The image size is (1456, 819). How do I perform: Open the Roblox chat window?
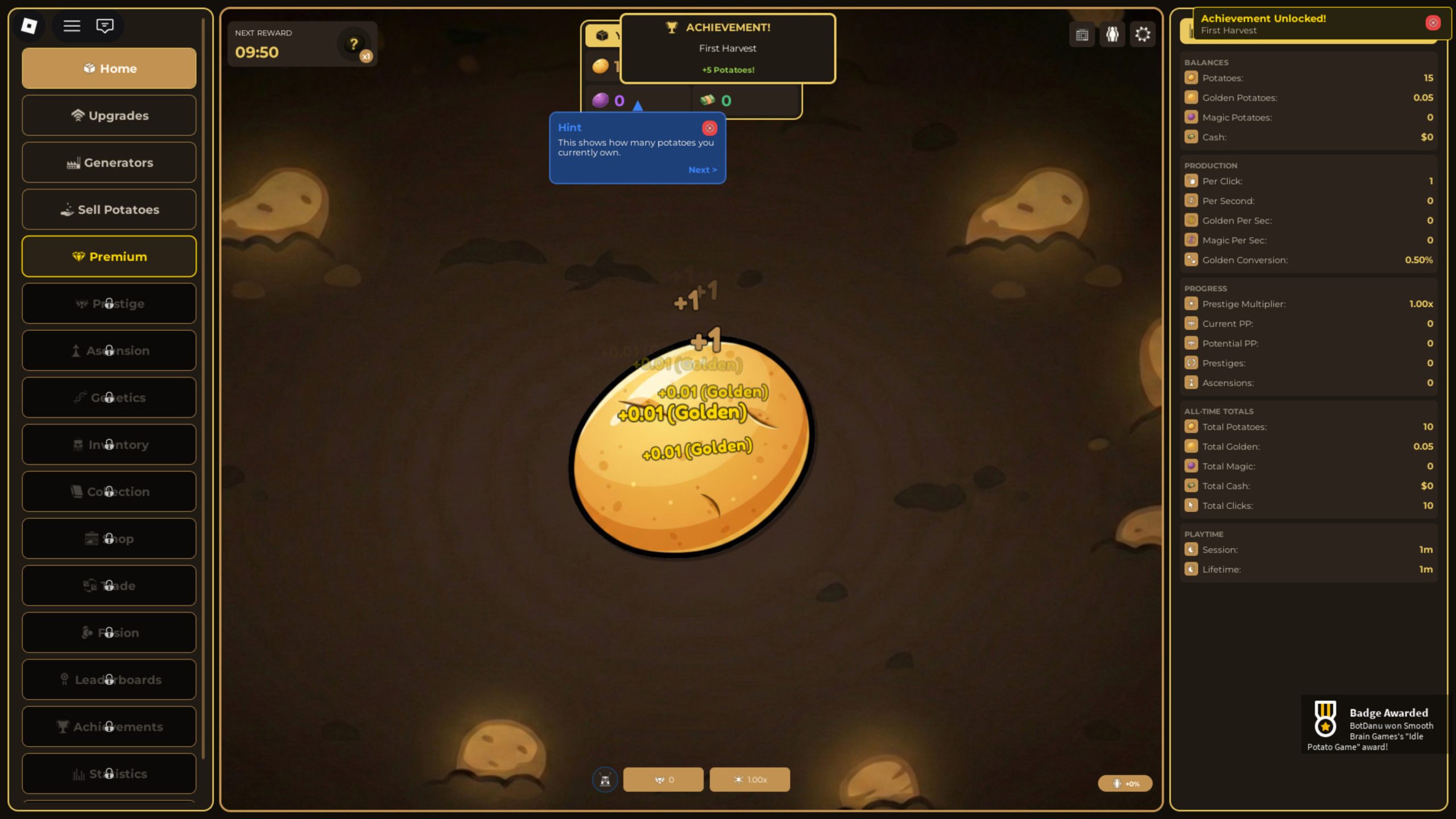pyautogui.click(x=105, y=26)
